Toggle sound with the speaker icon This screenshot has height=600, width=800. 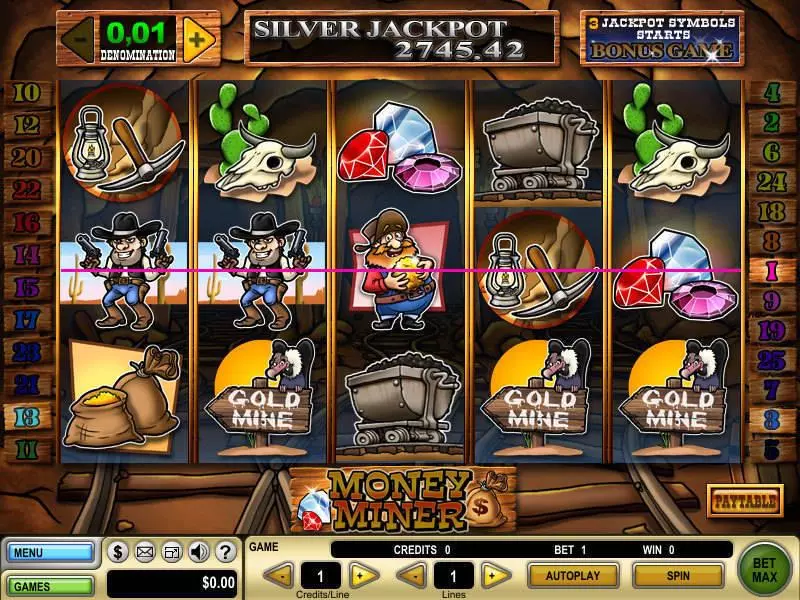tap(198, 551)
